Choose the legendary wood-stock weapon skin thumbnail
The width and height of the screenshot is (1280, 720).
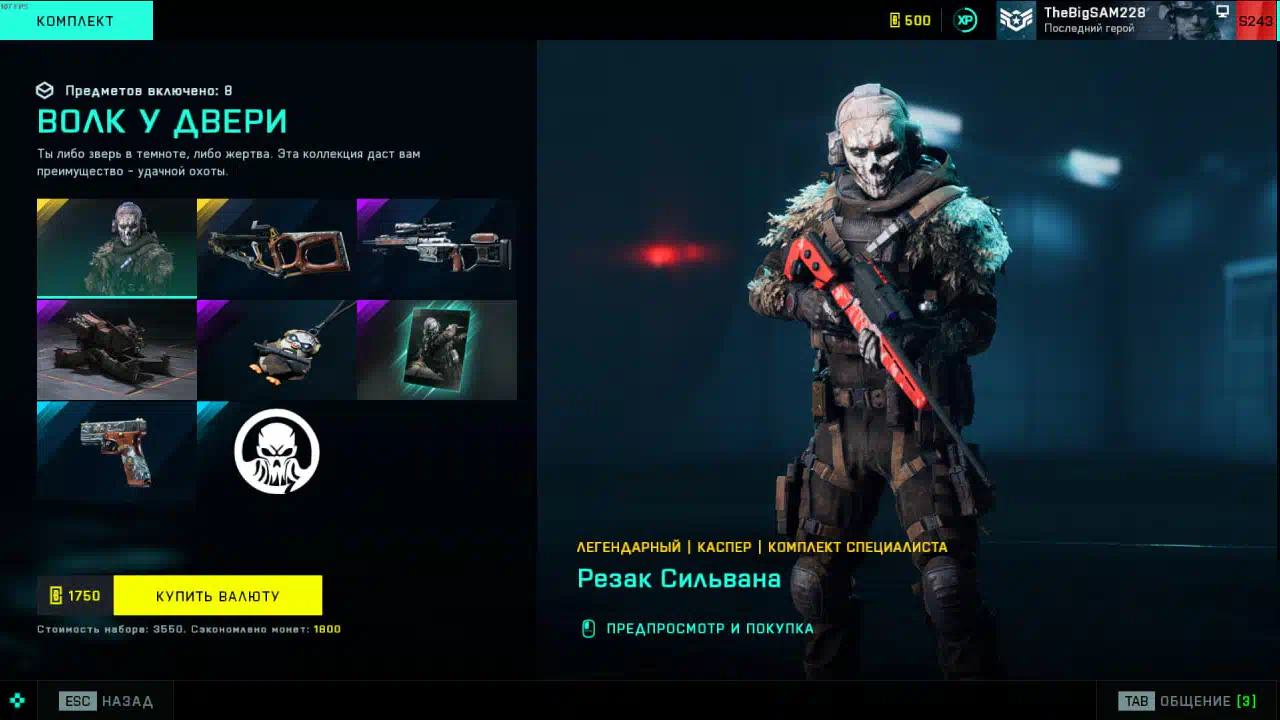[276, 248]
